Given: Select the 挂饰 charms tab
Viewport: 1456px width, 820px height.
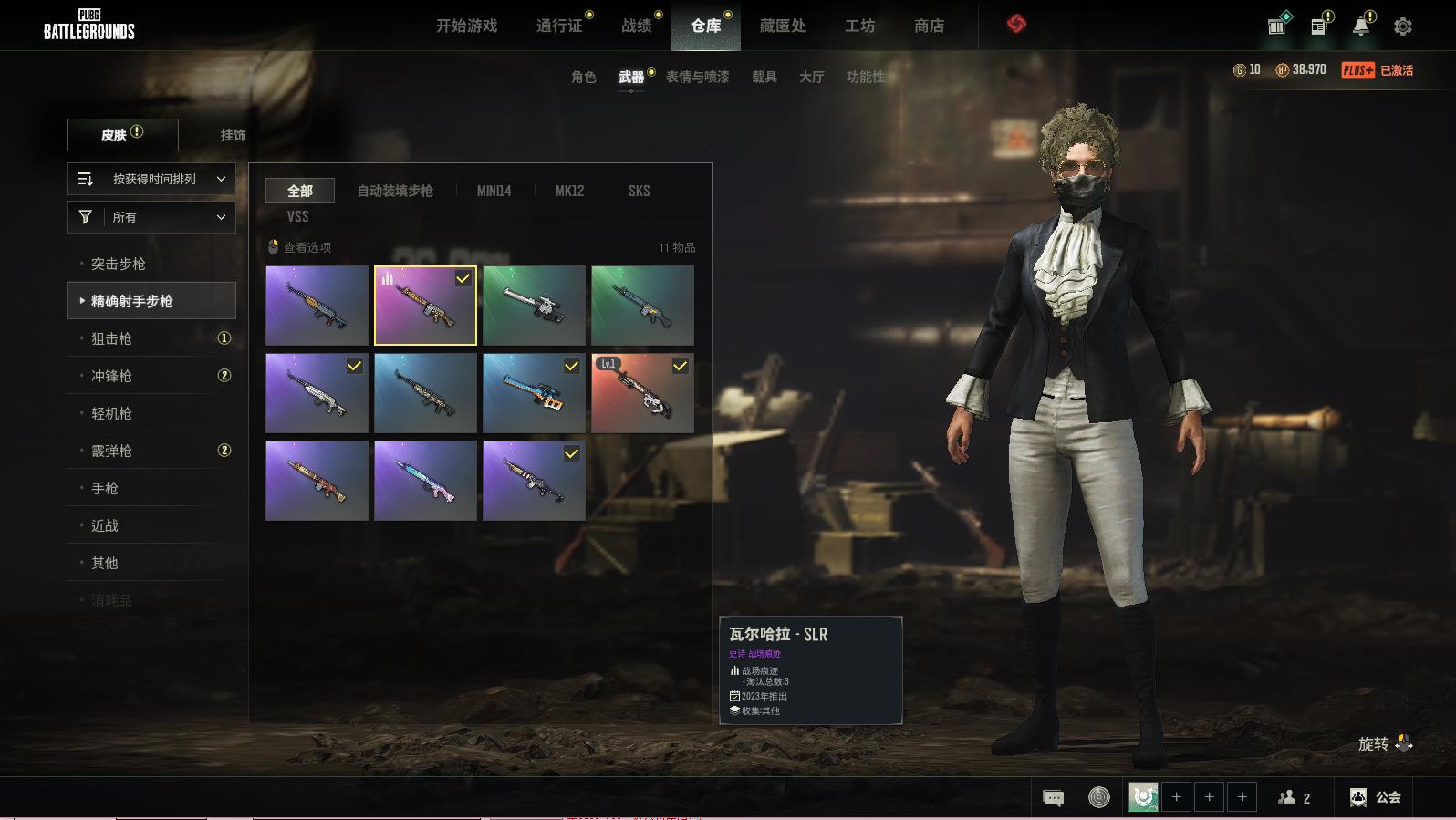Looking at the screenshot, I should [x=233, y=135].
